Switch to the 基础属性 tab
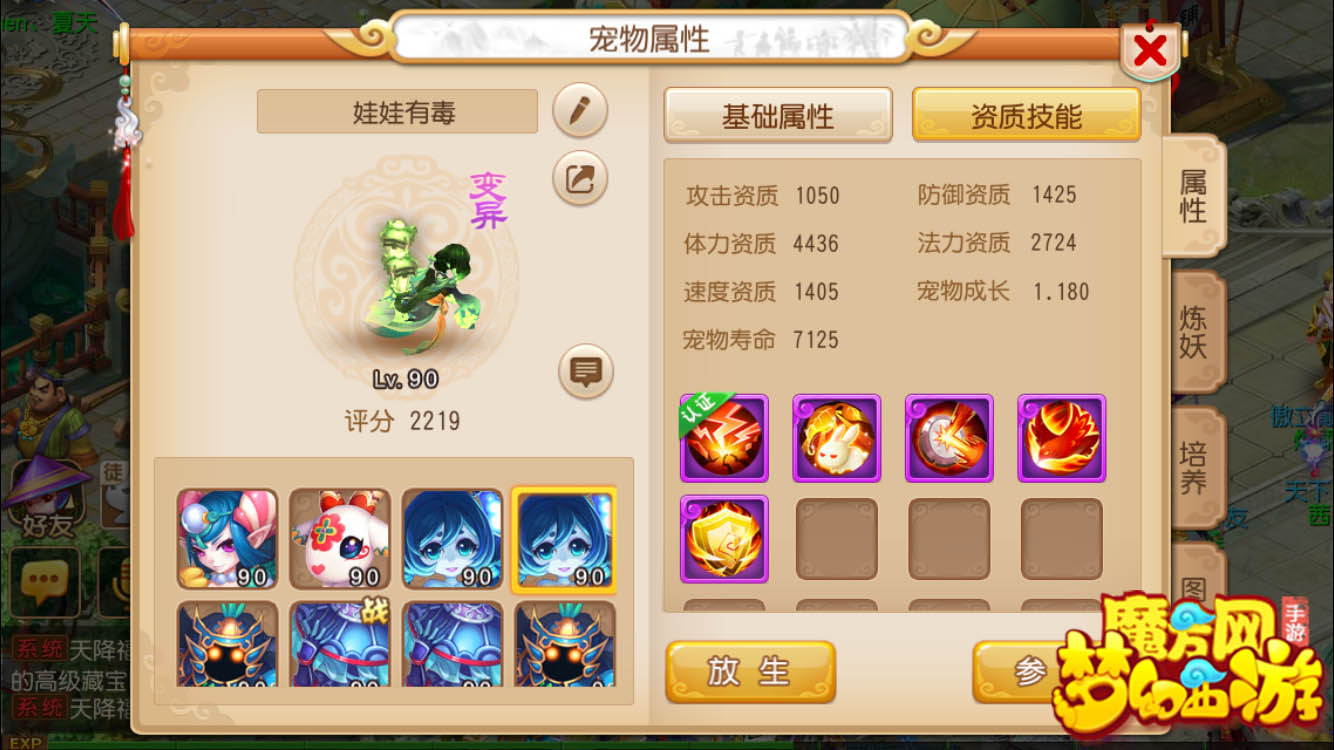 click(x=779, y=114)
